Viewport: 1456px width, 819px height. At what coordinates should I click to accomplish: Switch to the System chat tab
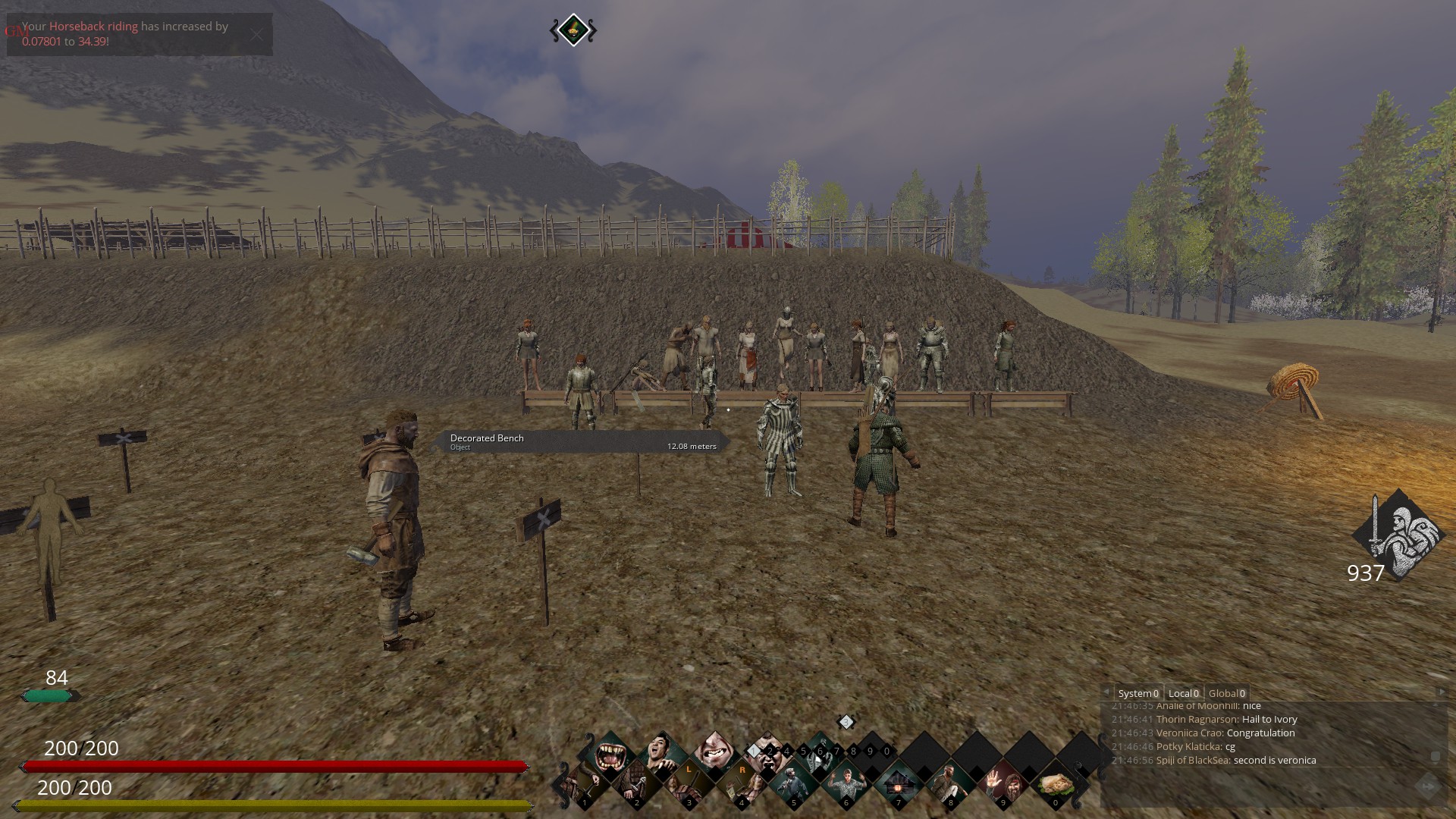[1137, 693]
